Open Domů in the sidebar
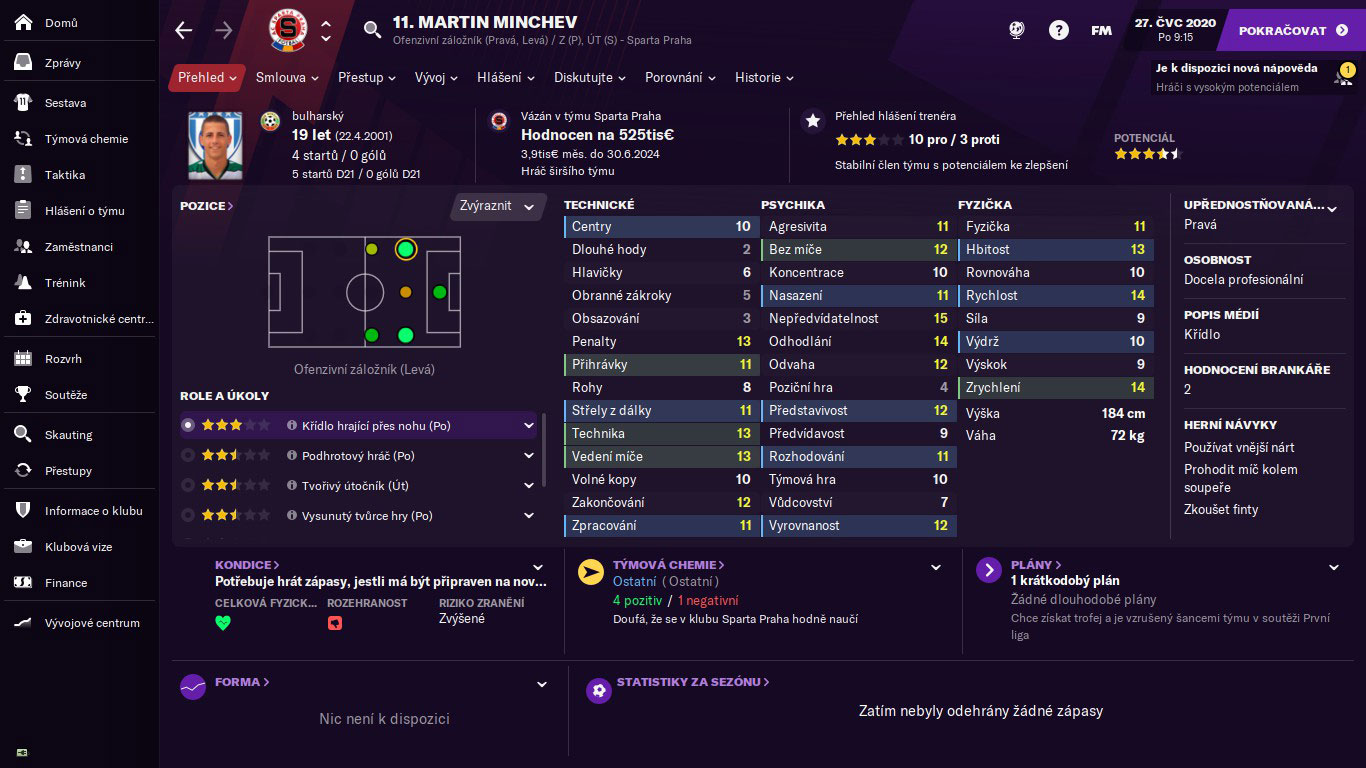This screenshot has width=1366, height=768. click(x=61, y=23)
